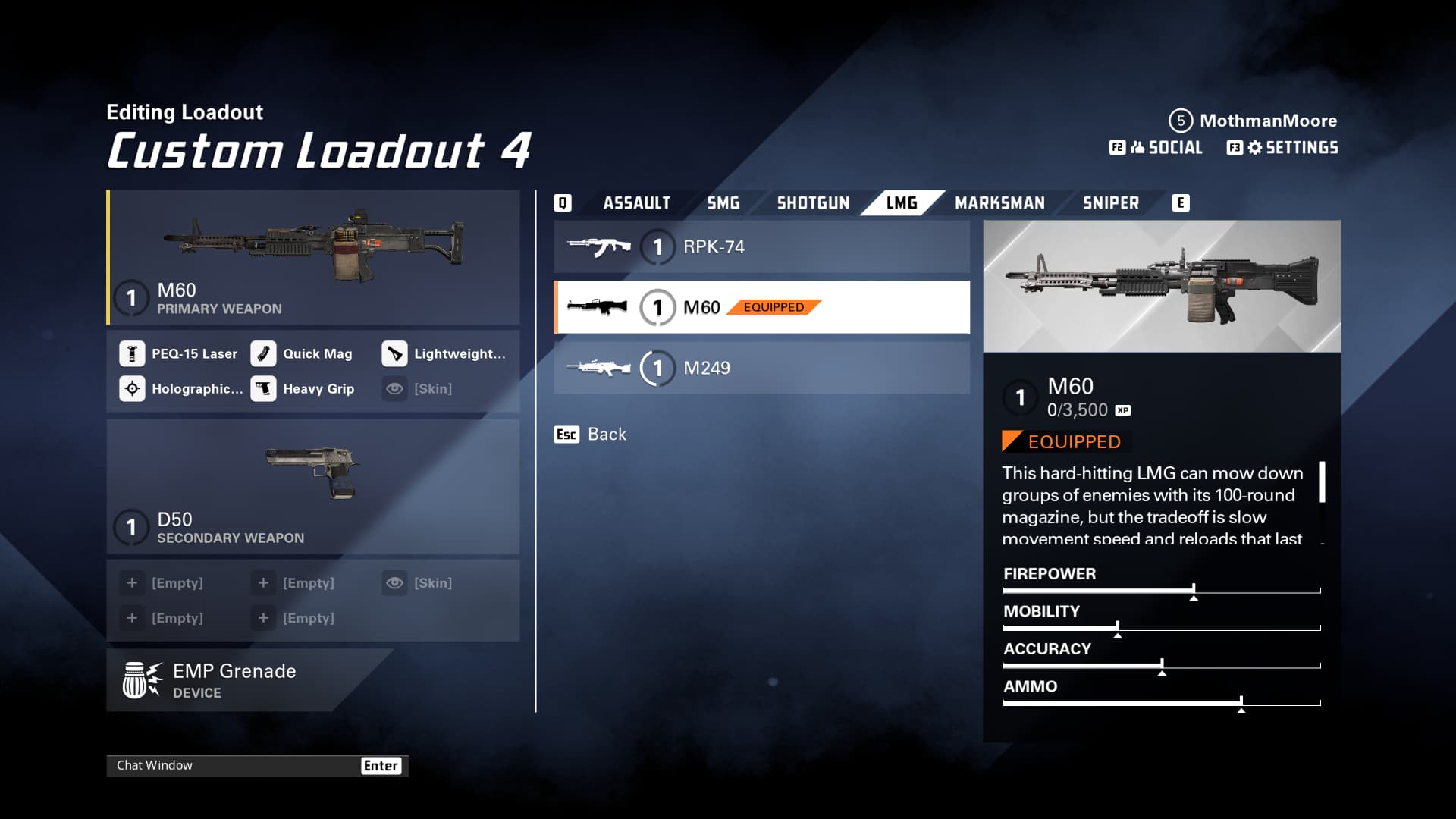The width and height of the screenshot is (1456, 819).
Task: Select the Shotgun tab
Action: 813,203
